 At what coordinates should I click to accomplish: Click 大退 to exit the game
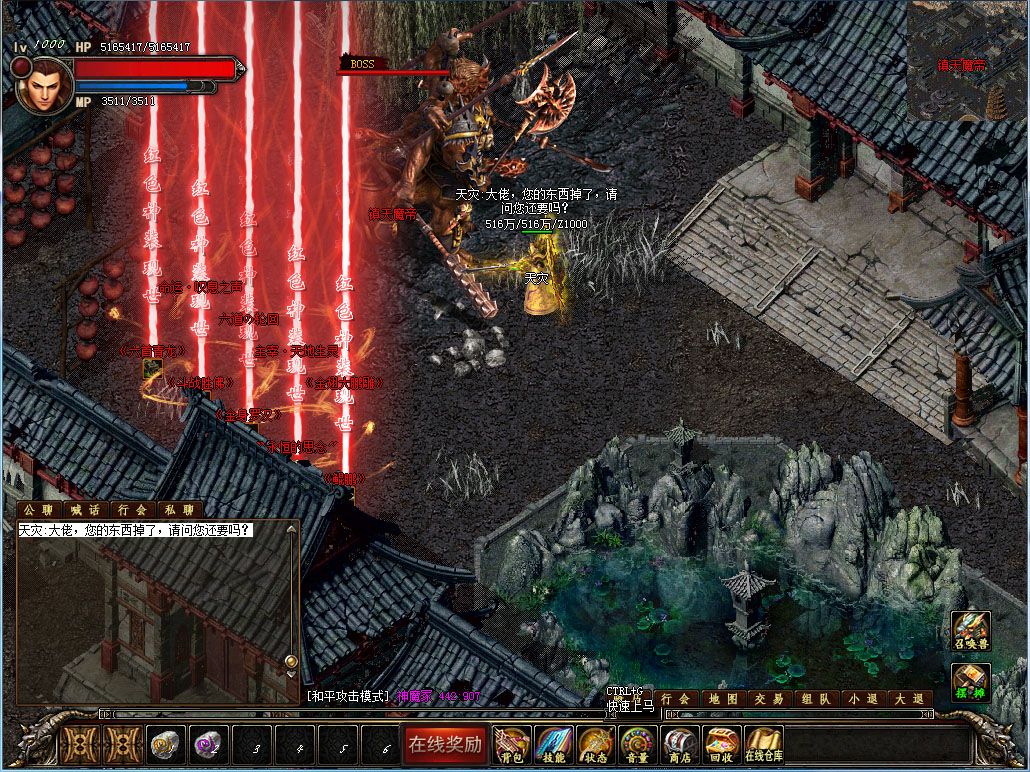point(908,699)
